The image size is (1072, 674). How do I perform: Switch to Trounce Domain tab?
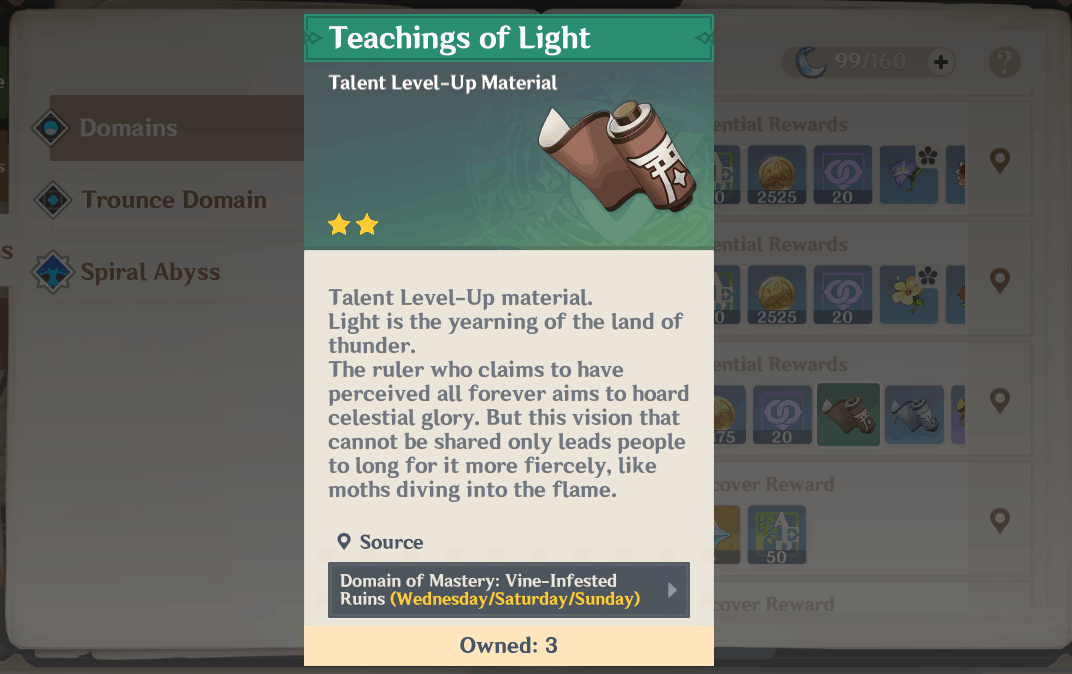(x=173, y=200)
